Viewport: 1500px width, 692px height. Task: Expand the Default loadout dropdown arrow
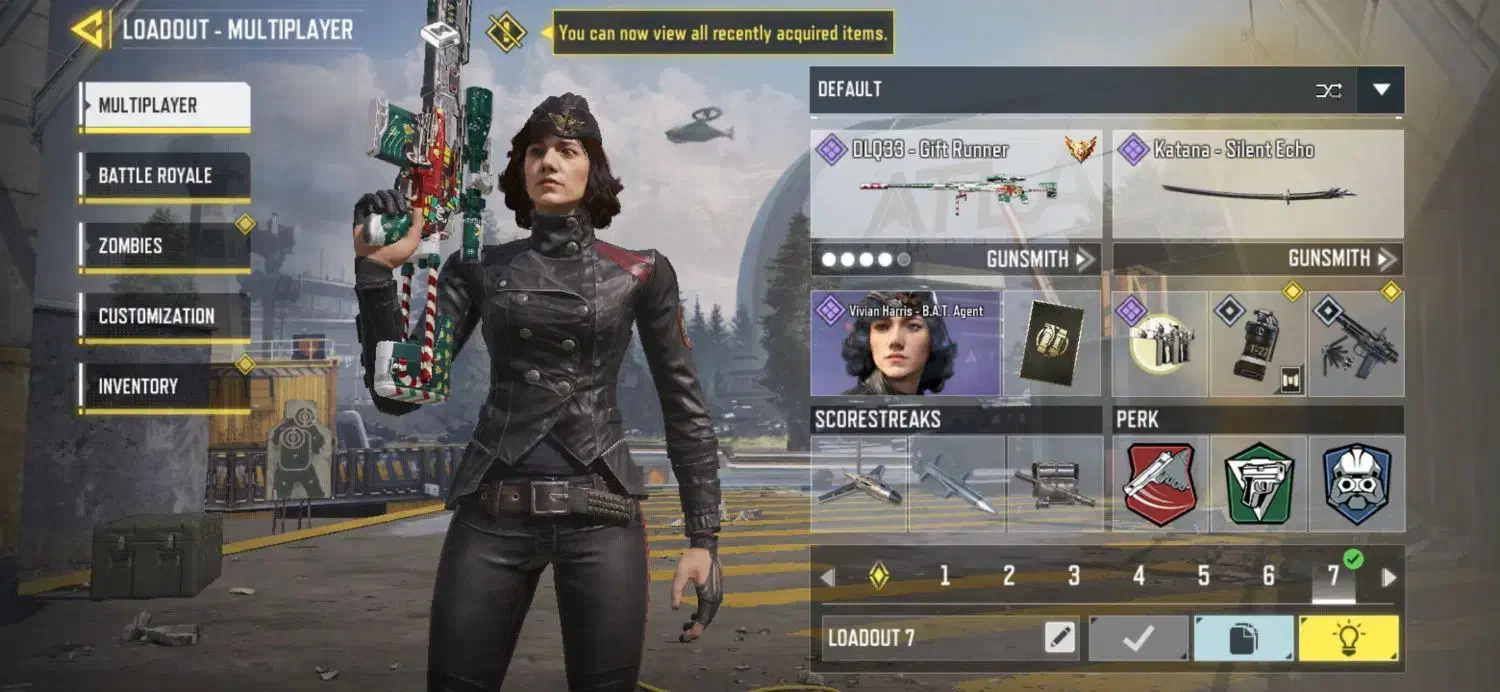(x=1381, y=90)
